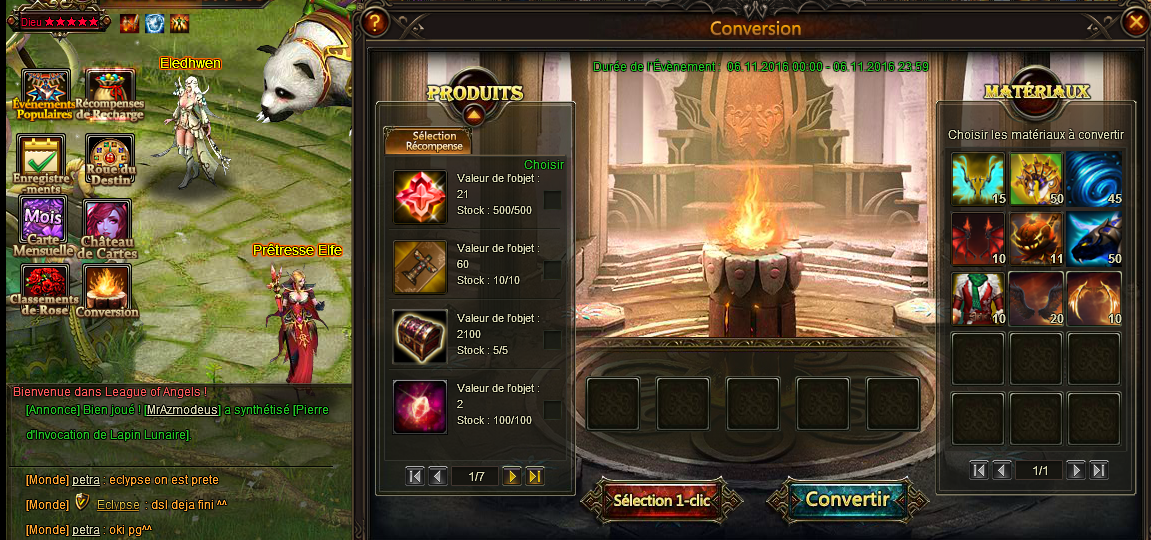Close the Conversion window
The width and height of the screenshot is (1151, 540).
point(1135,22)
